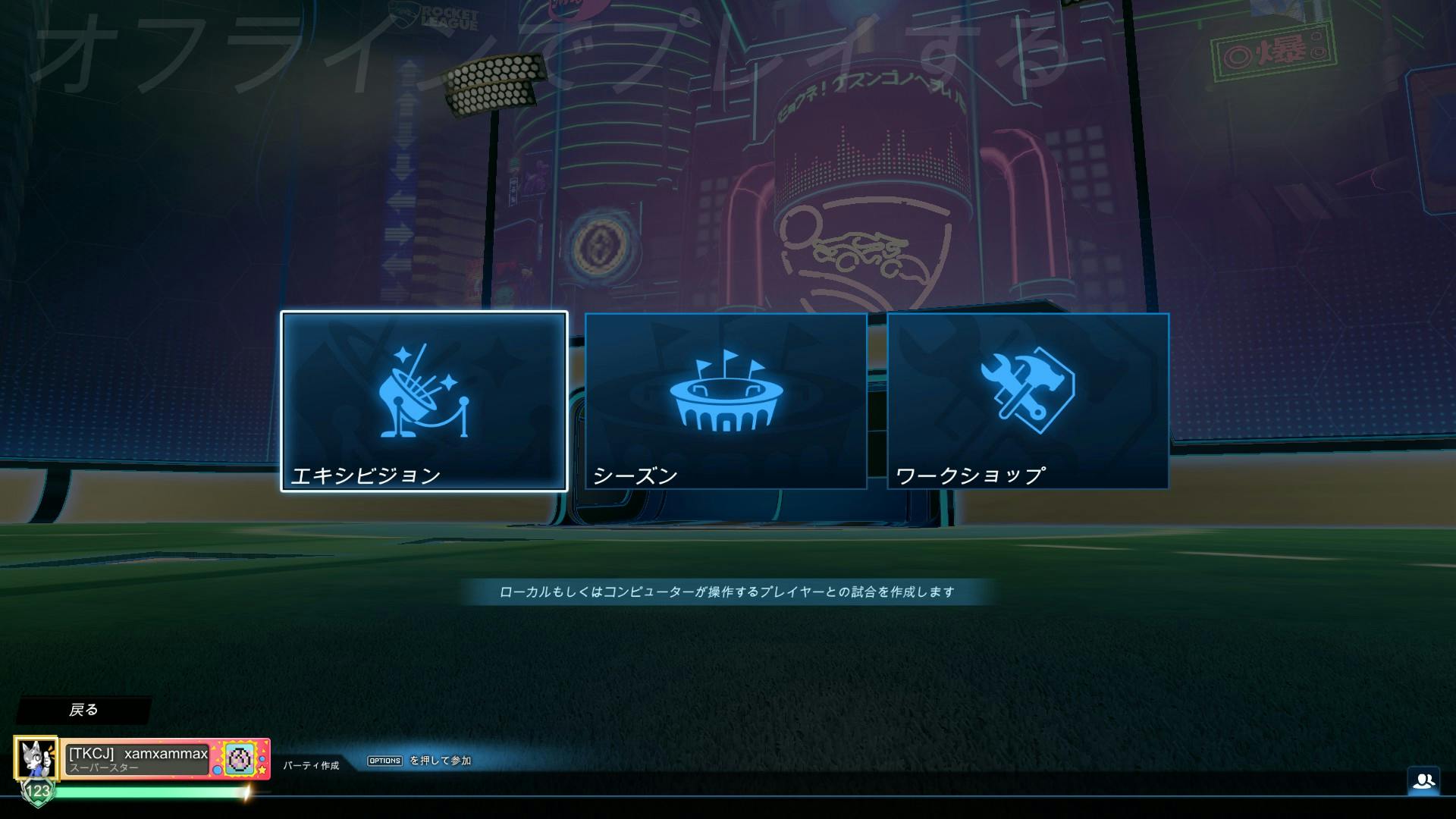Select the エキシビジョン (Exhibition) mode tile

pos(424,401)
